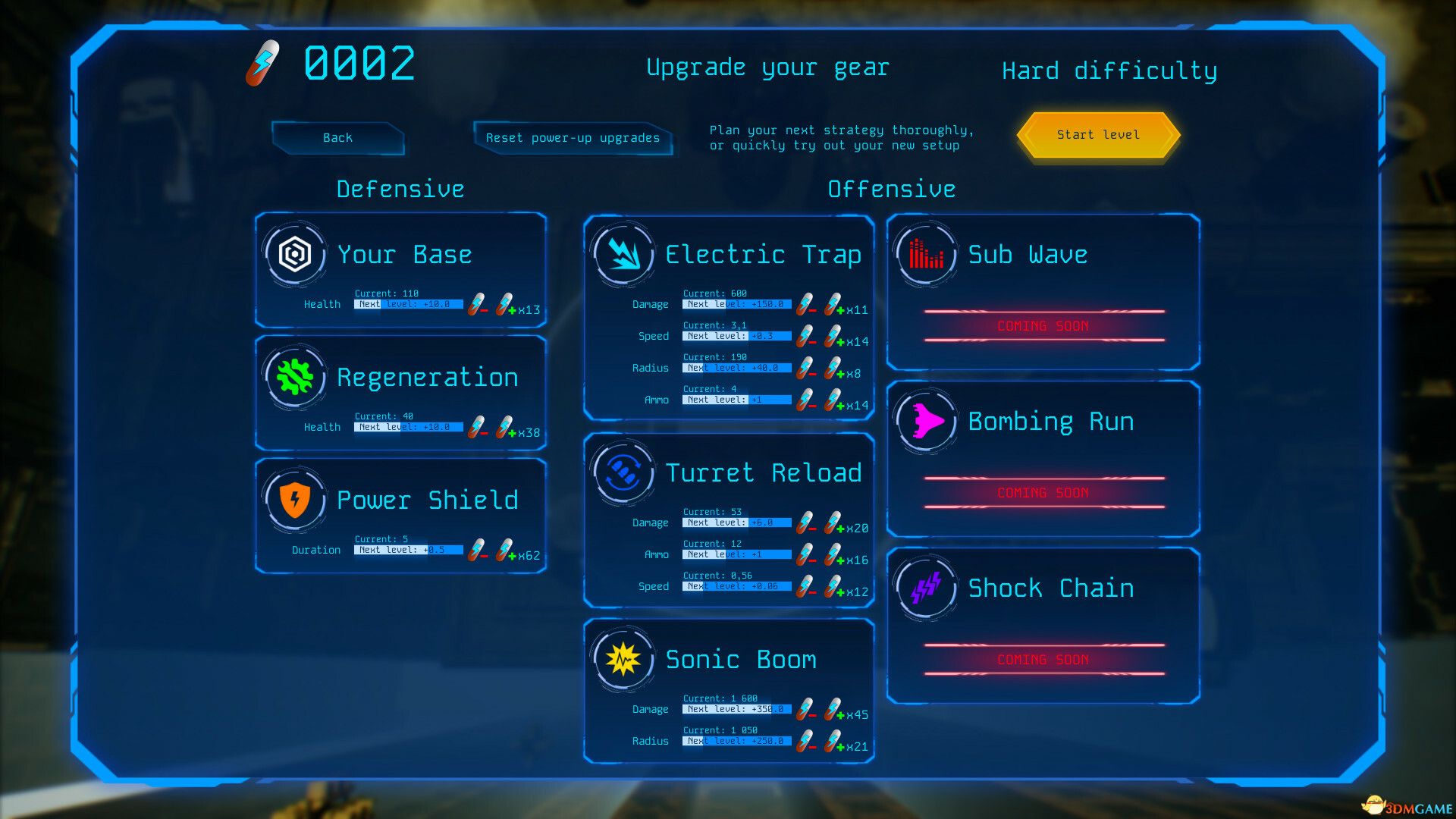Increase Sonic Boom radius
Image resolution: width=1456 pixels, height=819 pixels.
pos(833,742)
